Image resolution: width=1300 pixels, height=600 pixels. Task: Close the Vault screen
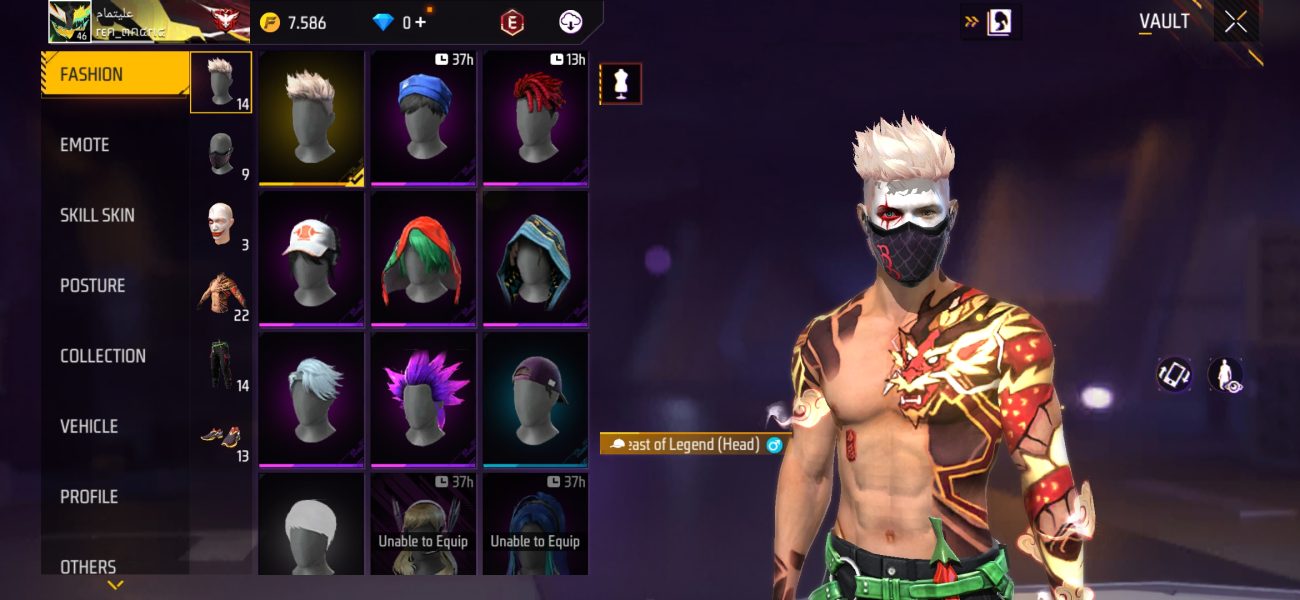[x=1235, y=22]
